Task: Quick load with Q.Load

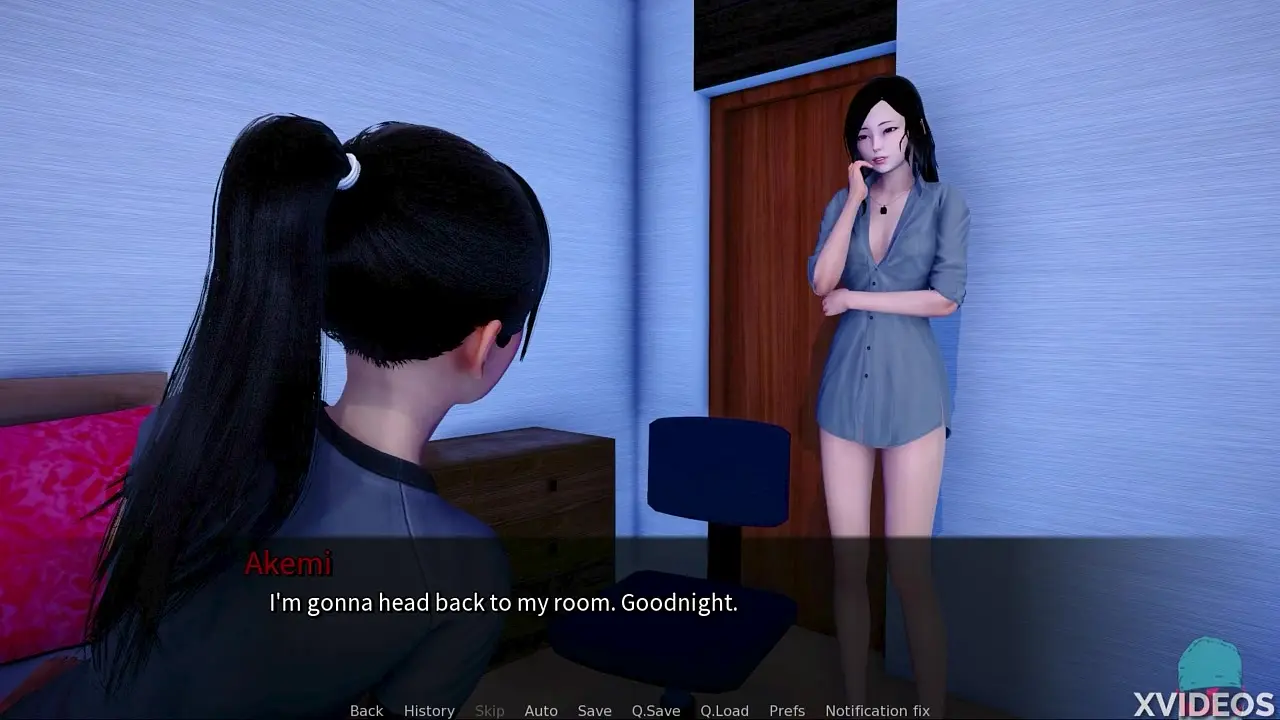Action: click(724, 710)
